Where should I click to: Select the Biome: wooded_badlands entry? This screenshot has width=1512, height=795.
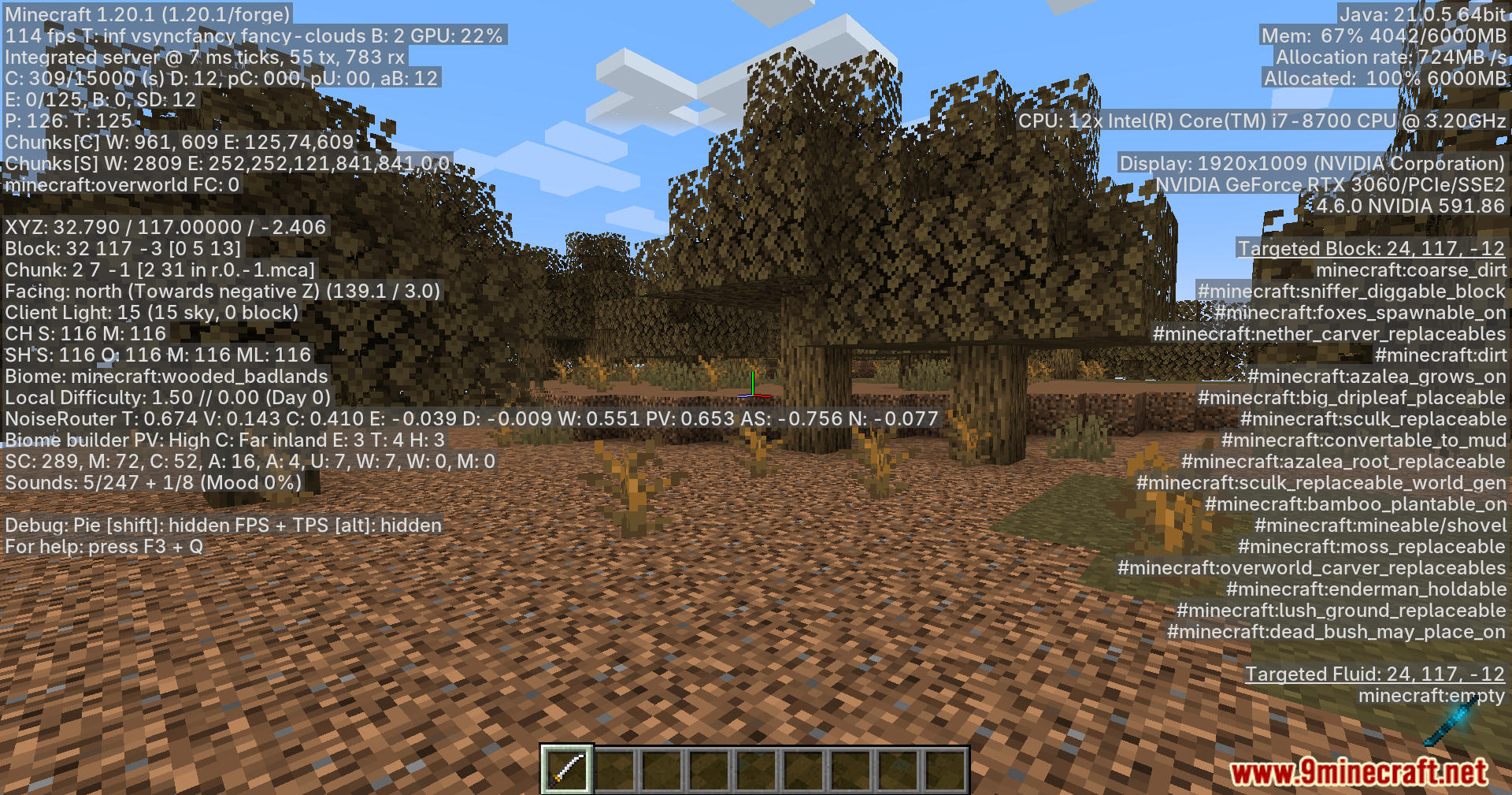pos(165,376)
